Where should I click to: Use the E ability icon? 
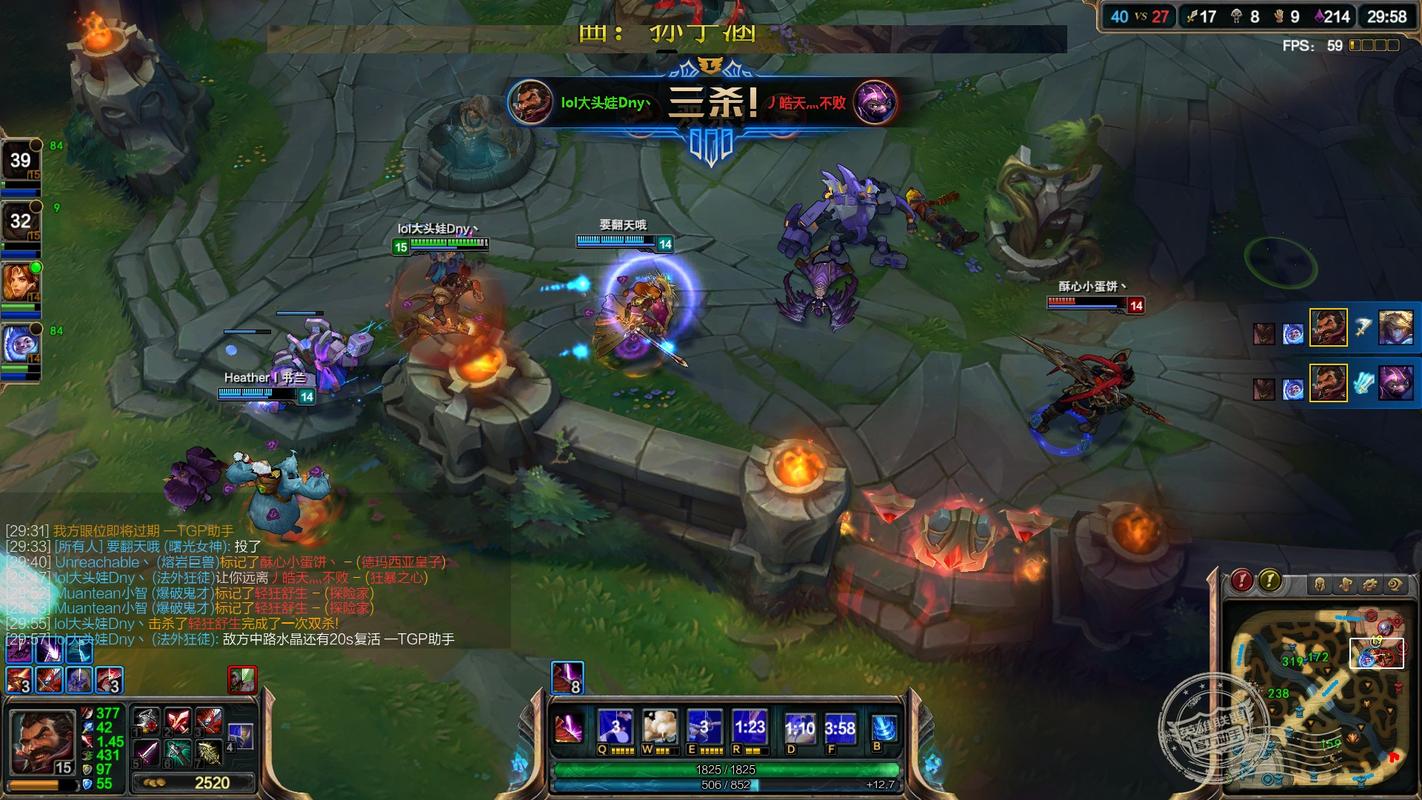[704, 727]
